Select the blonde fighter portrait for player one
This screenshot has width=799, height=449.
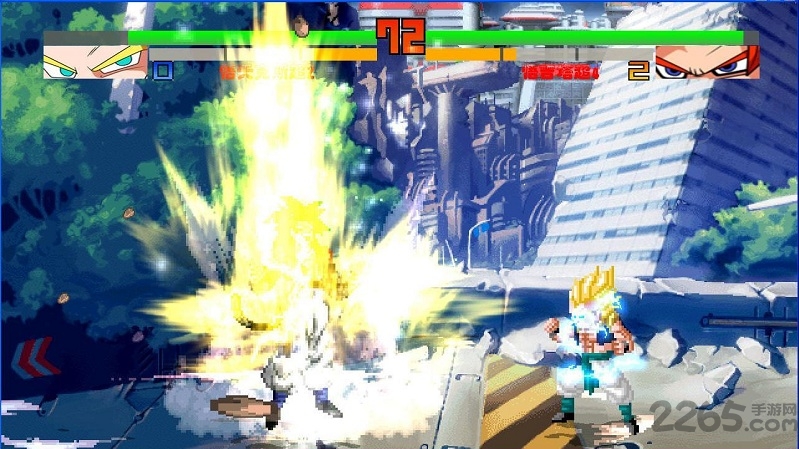96,62
